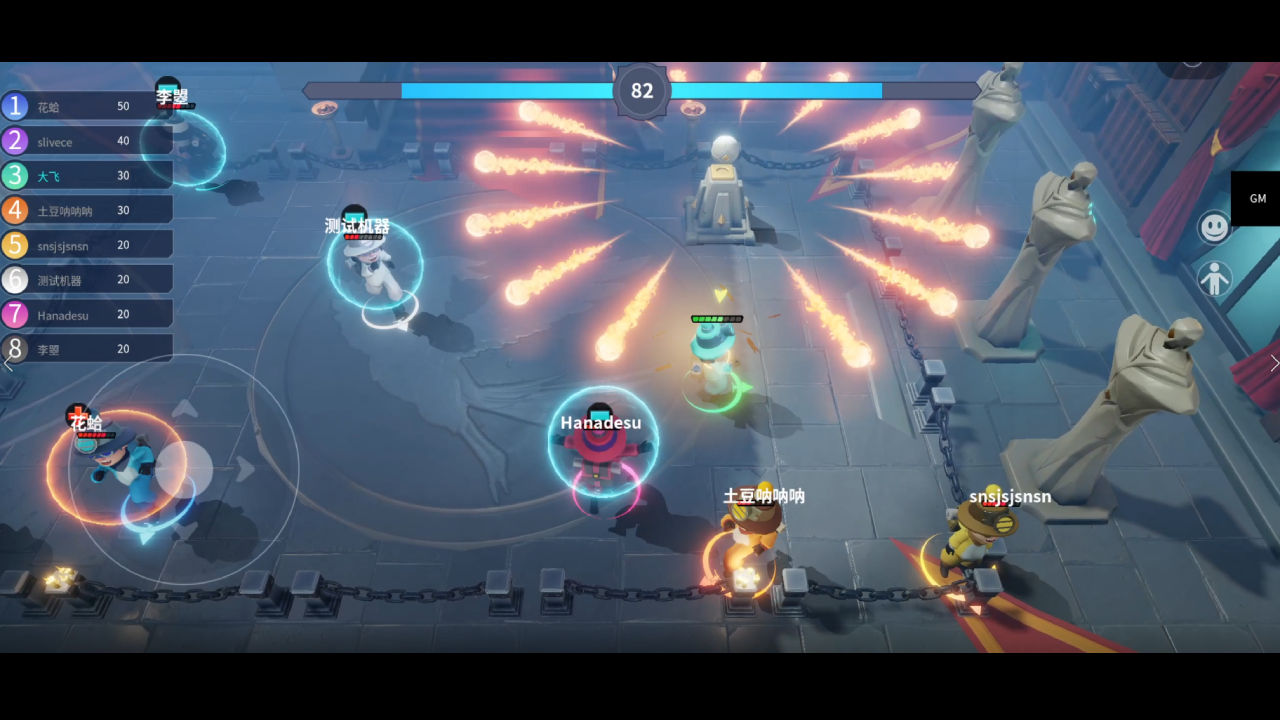Select rank 1 leaderboard row 花蛤
Screen dimensions: 1280x720
86,106
